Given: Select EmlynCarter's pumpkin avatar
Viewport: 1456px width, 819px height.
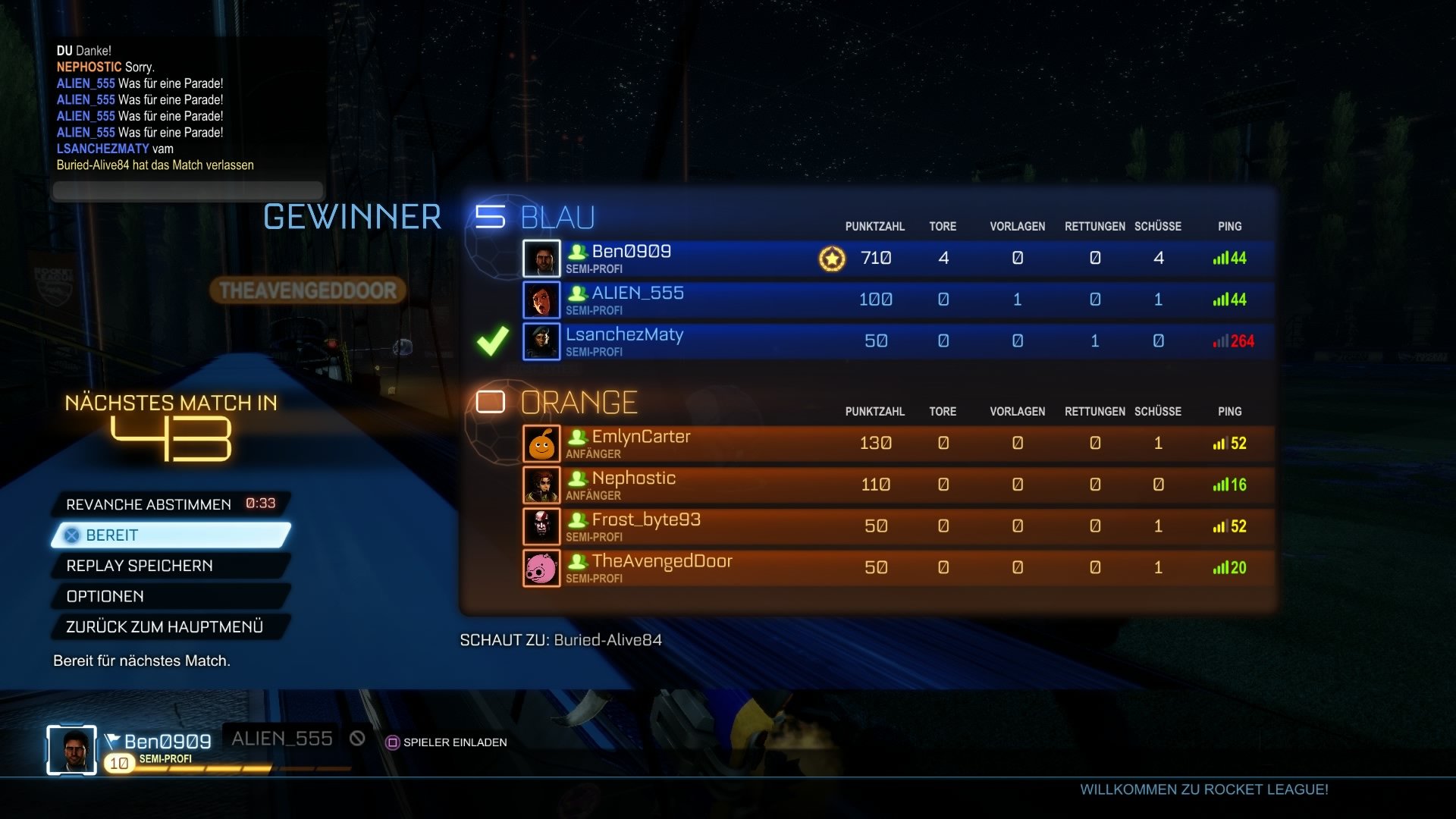Looking at the screenshot, I should 541,443.
